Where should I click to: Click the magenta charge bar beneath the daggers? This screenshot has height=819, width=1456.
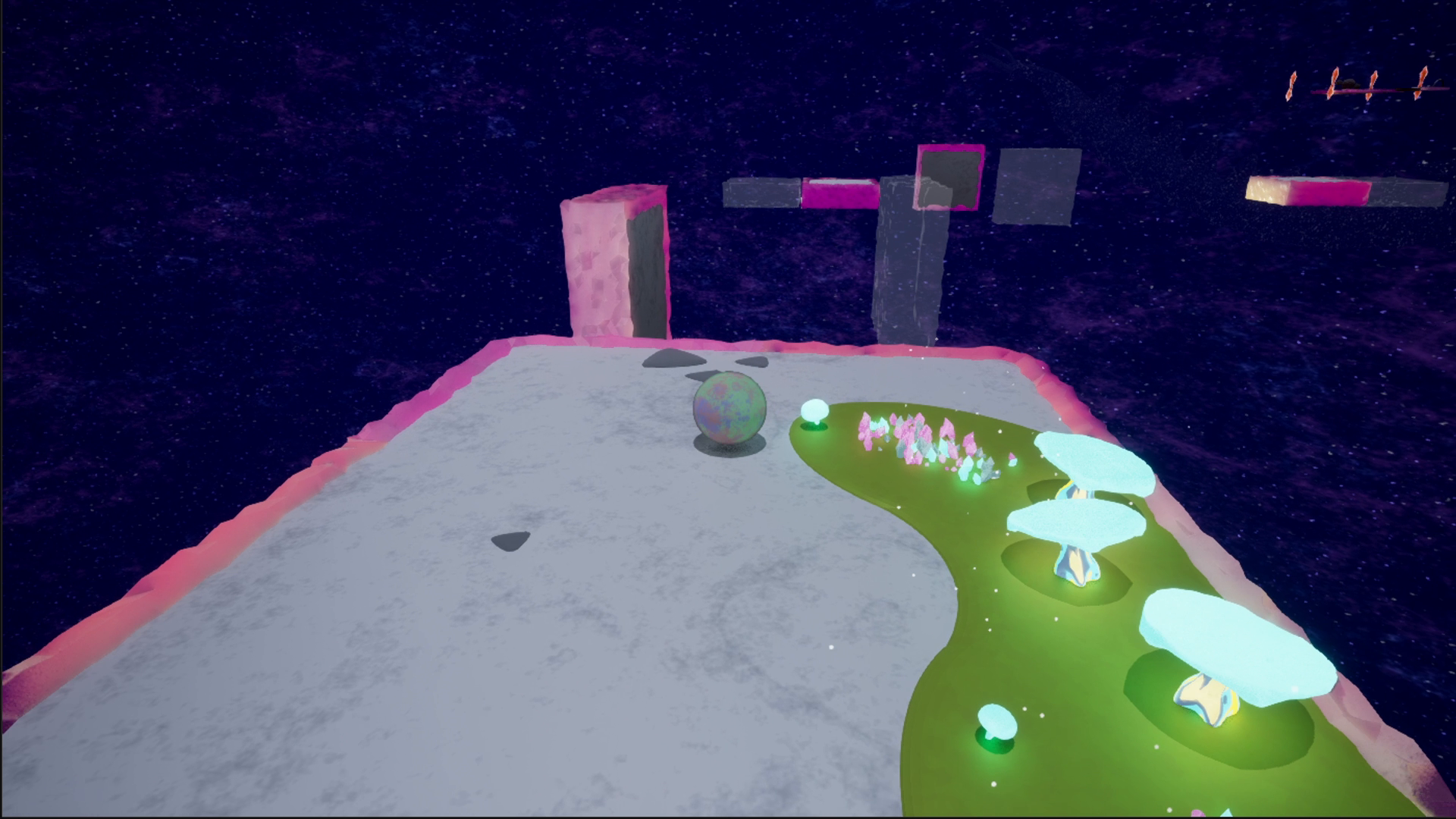tap(1357, 91)
